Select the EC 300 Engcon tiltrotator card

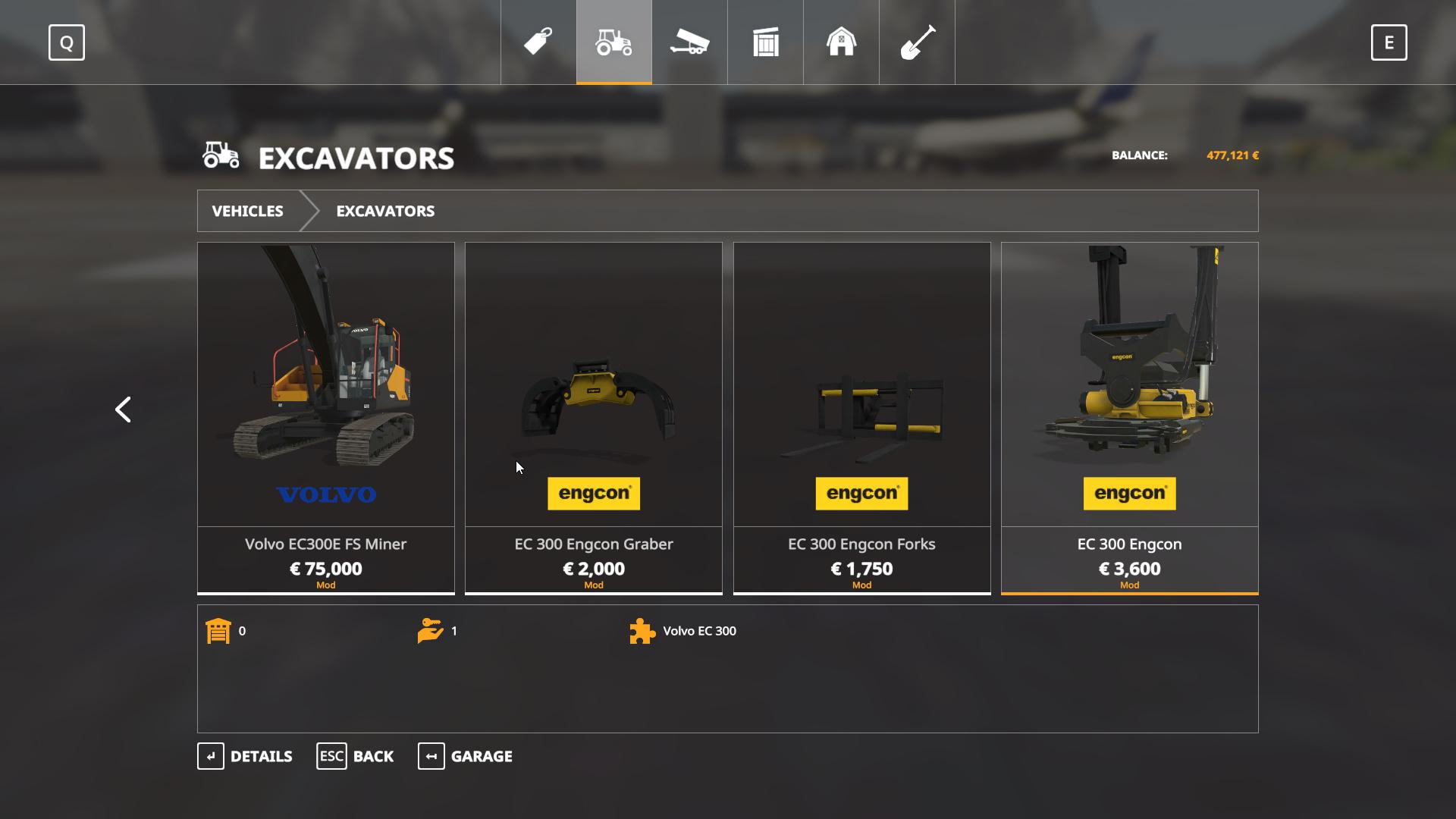[1129, 417]
